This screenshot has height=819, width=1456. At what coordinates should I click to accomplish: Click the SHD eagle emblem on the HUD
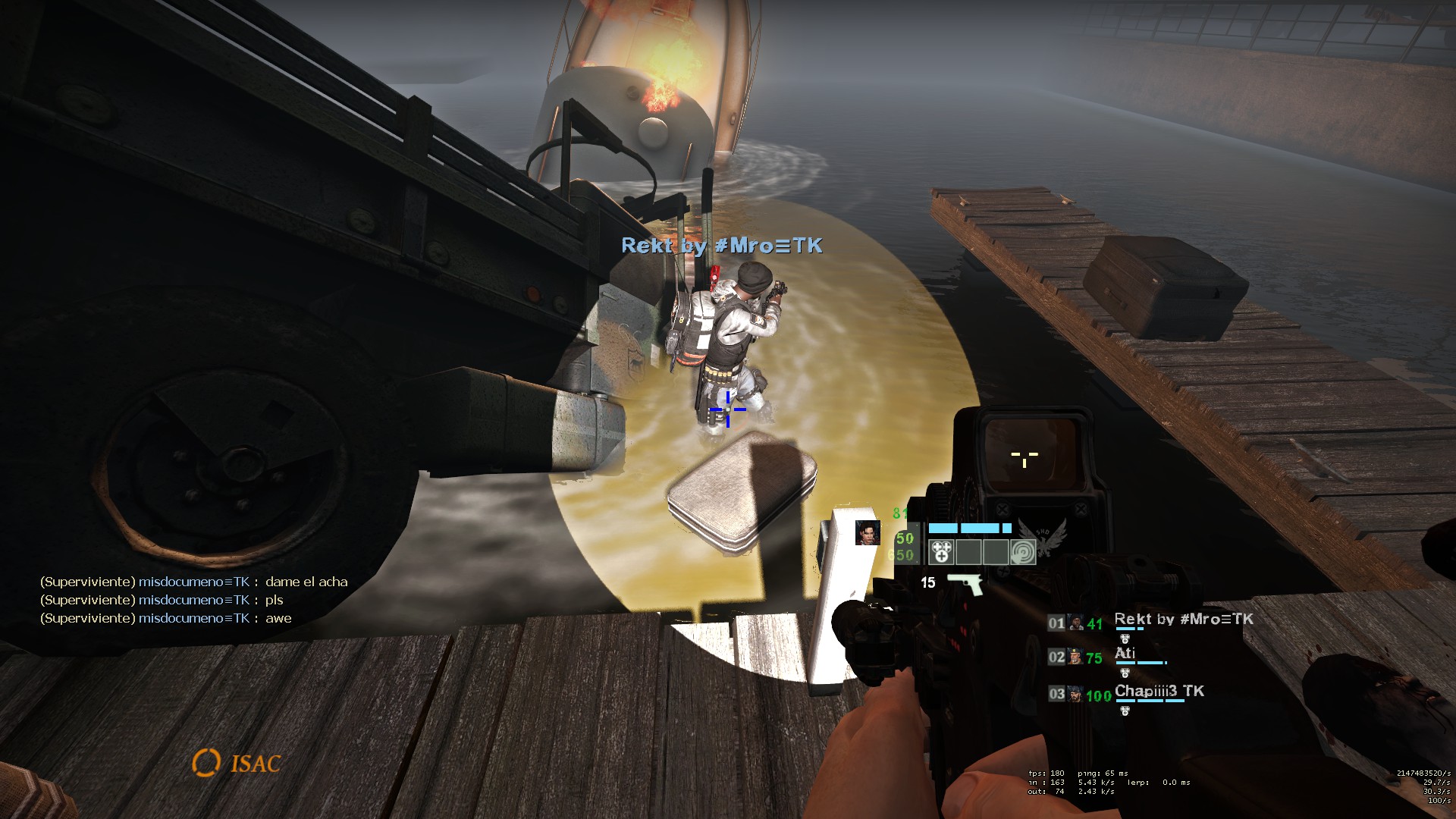[x=1043, y=540]
